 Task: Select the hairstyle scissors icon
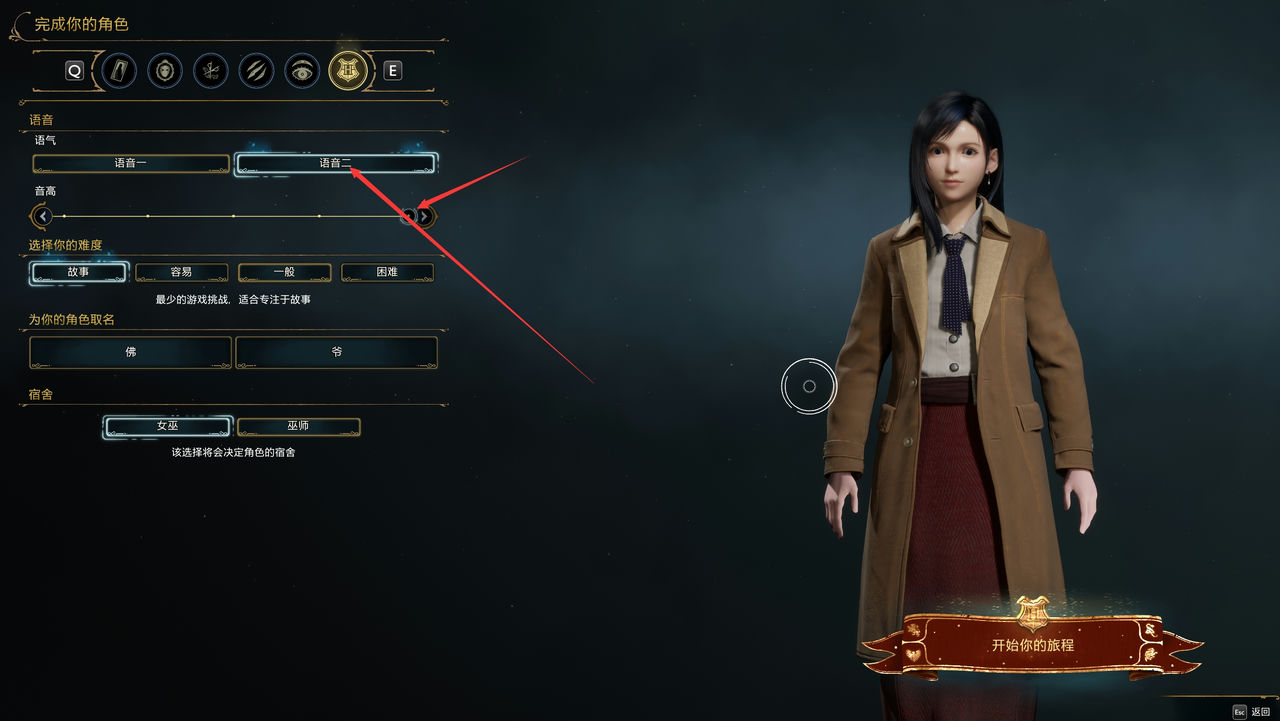[210, 70]
